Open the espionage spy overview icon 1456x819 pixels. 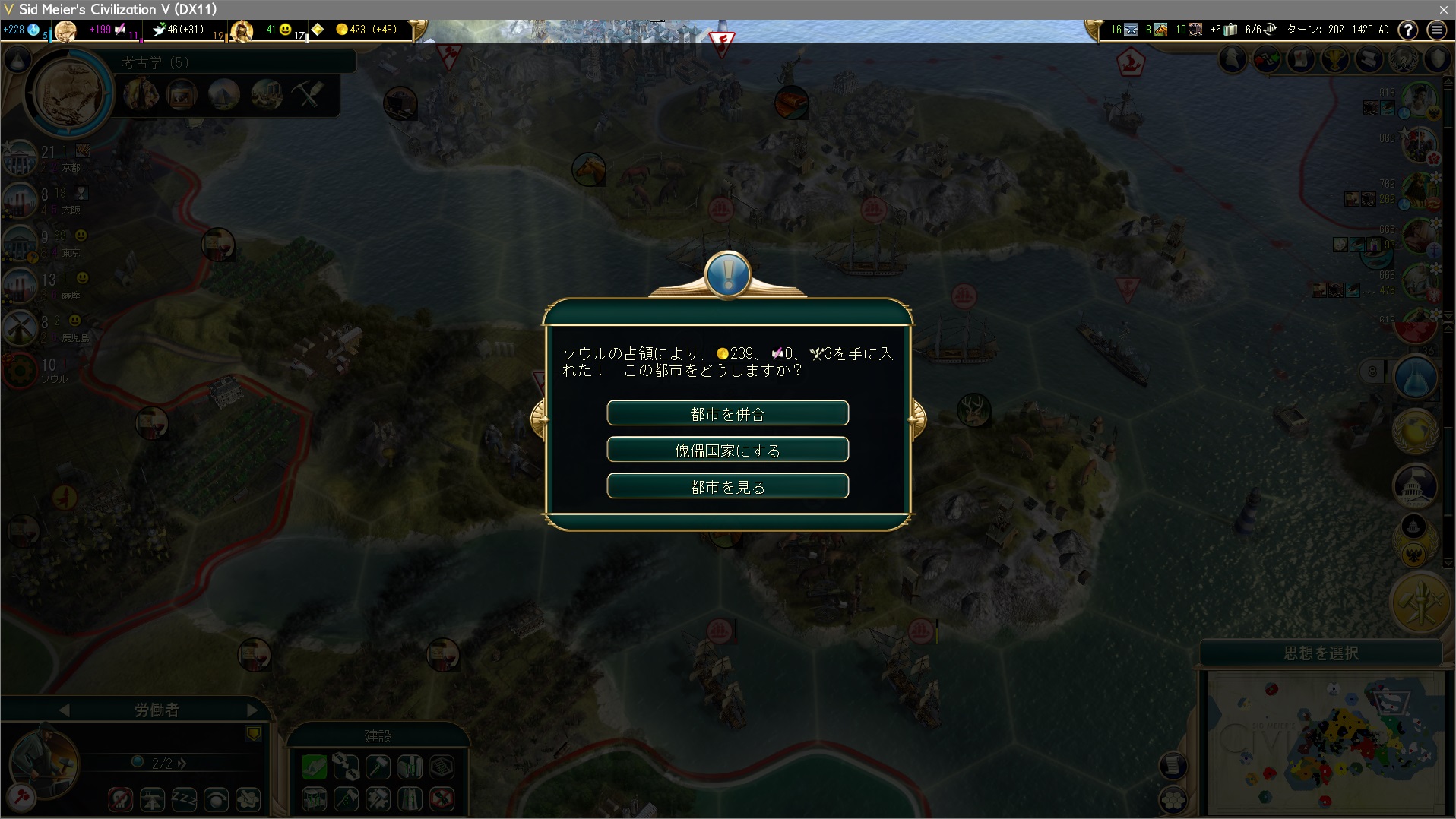1233,58
